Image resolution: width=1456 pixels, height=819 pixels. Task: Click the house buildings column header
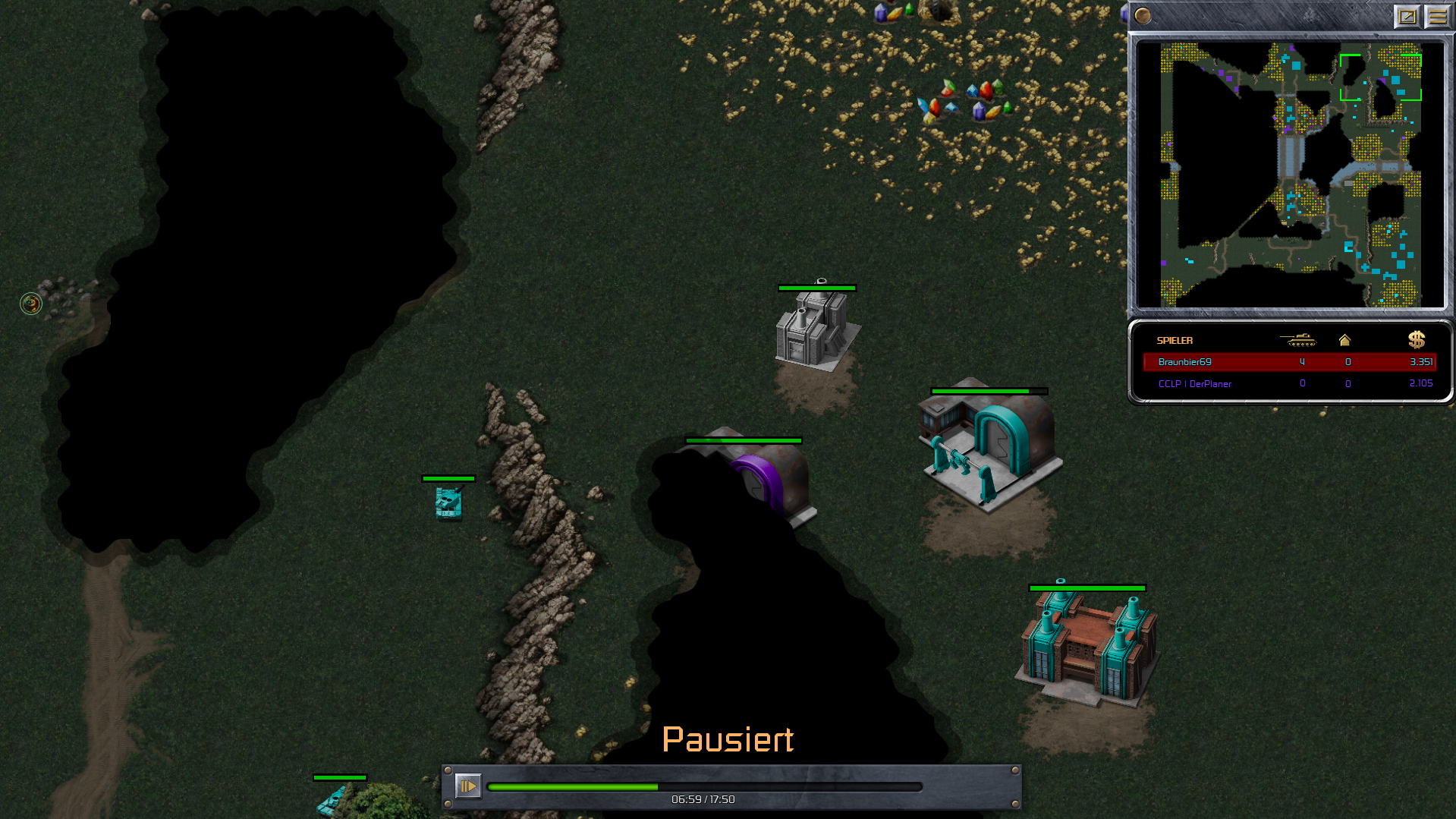[1344, 340]
